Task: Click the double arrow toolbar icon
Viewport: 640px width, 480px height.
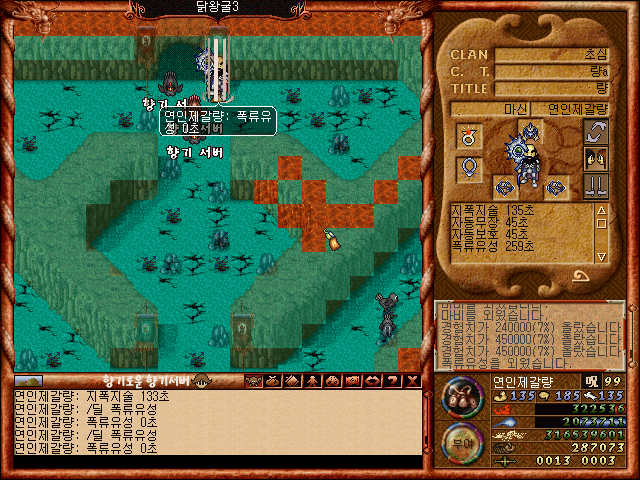Action: [369, 380]
